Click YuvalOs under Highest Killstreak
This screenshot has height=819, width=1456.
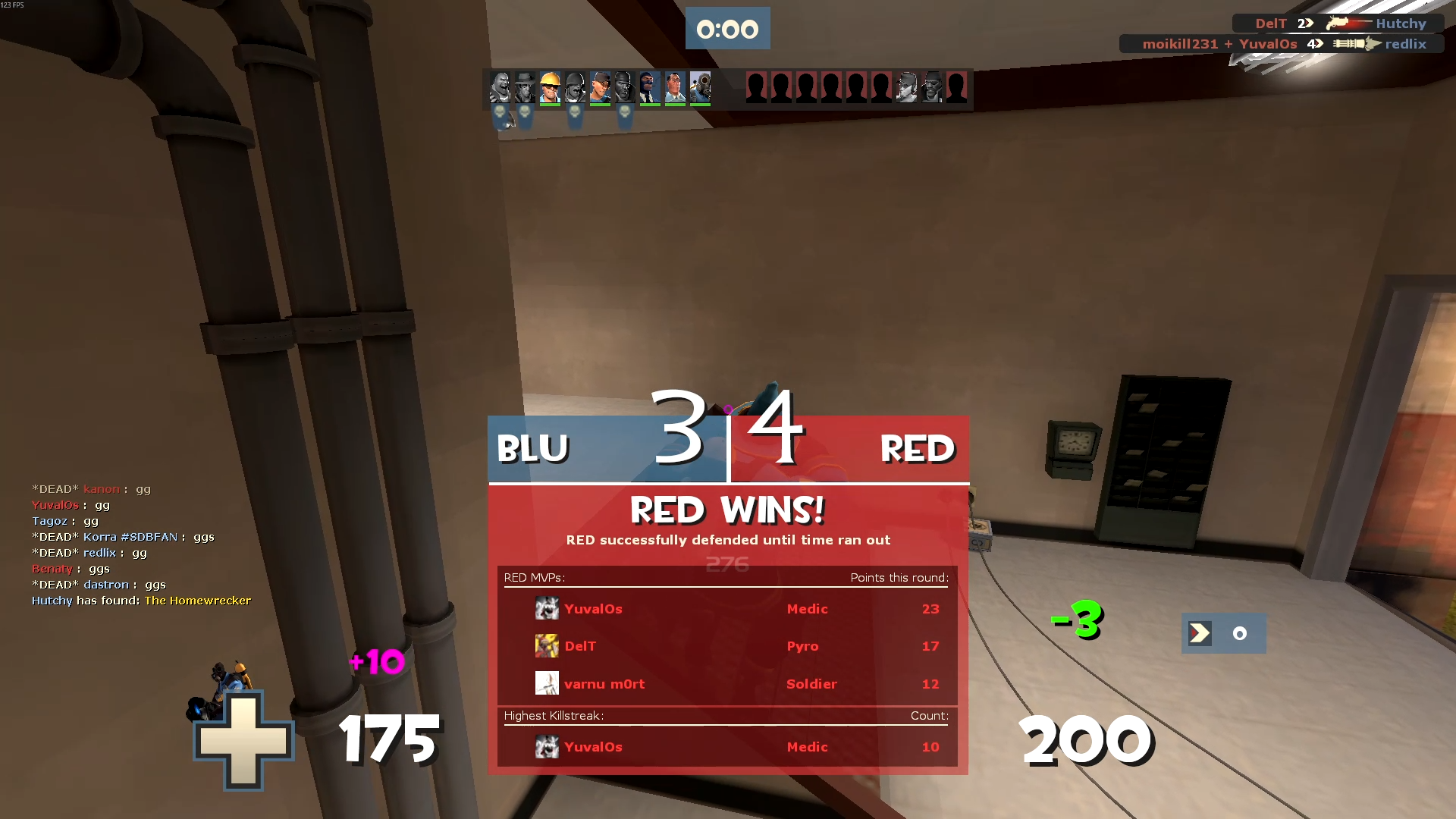(593, 747)
